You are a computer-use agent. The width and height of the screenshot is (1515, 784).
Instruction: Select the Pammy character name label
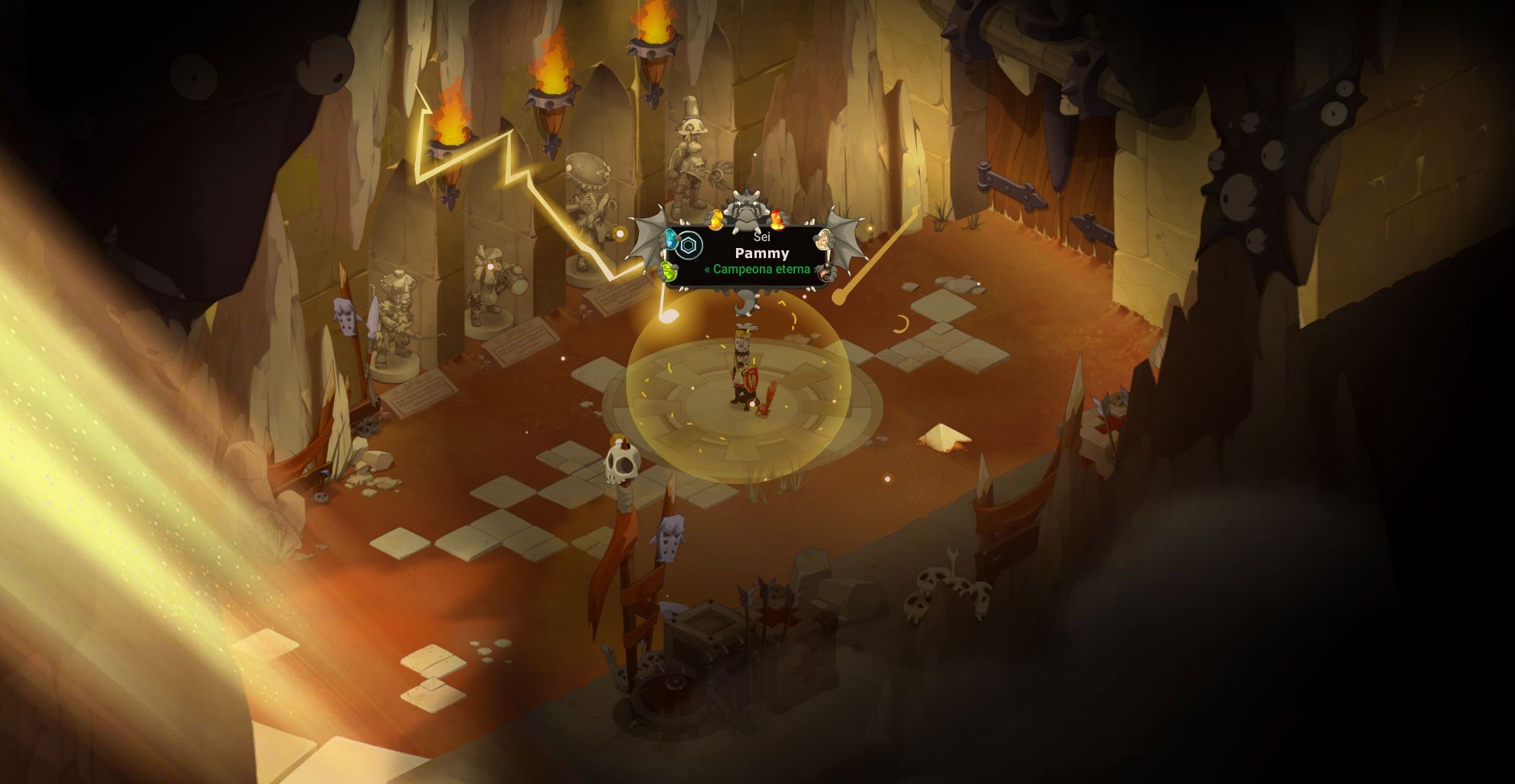(761, 253)
